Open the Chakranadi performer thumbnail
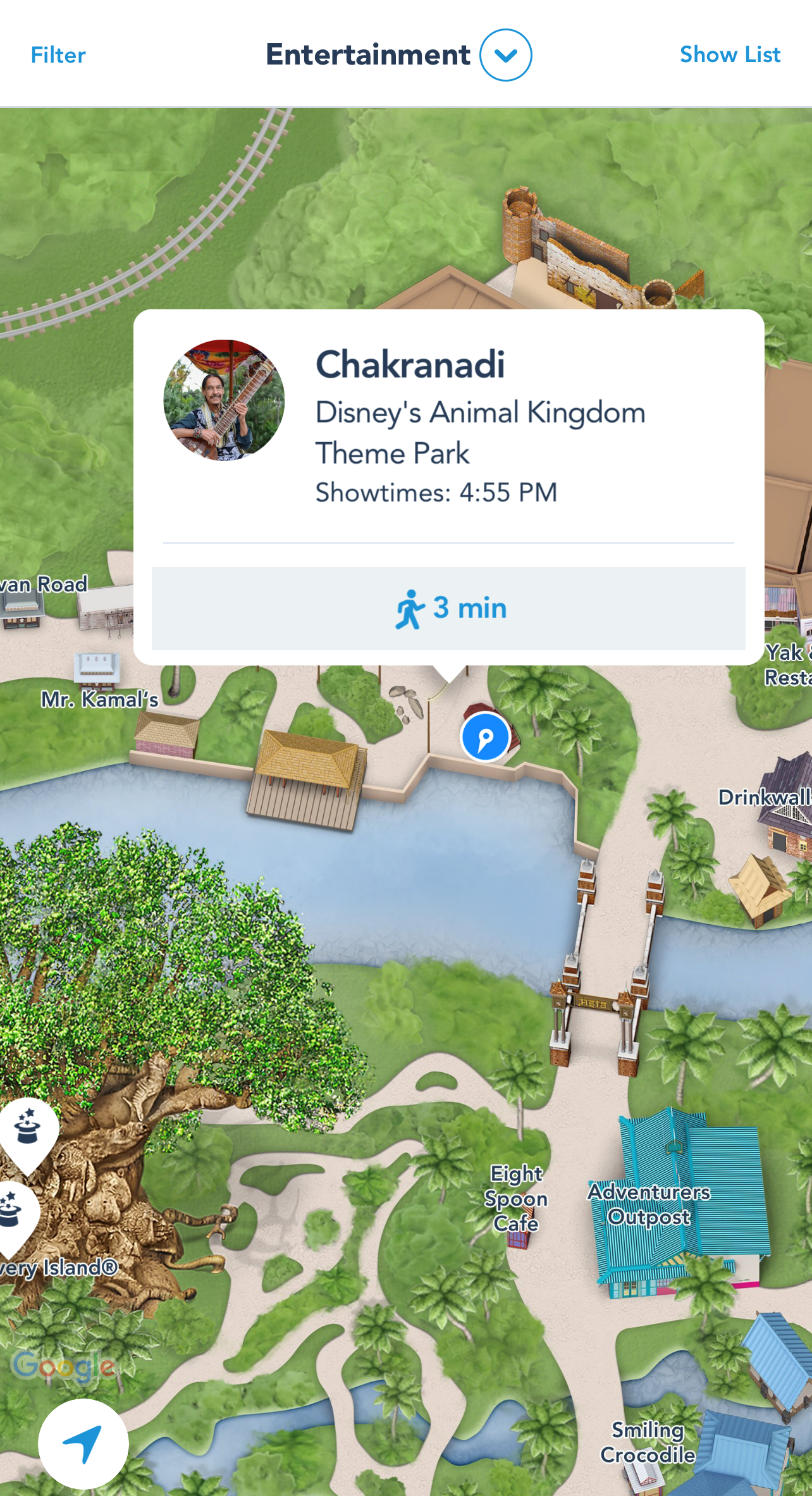Viewport: 812px width, 1496px height. pyautogui.click(x=224, y=400)
